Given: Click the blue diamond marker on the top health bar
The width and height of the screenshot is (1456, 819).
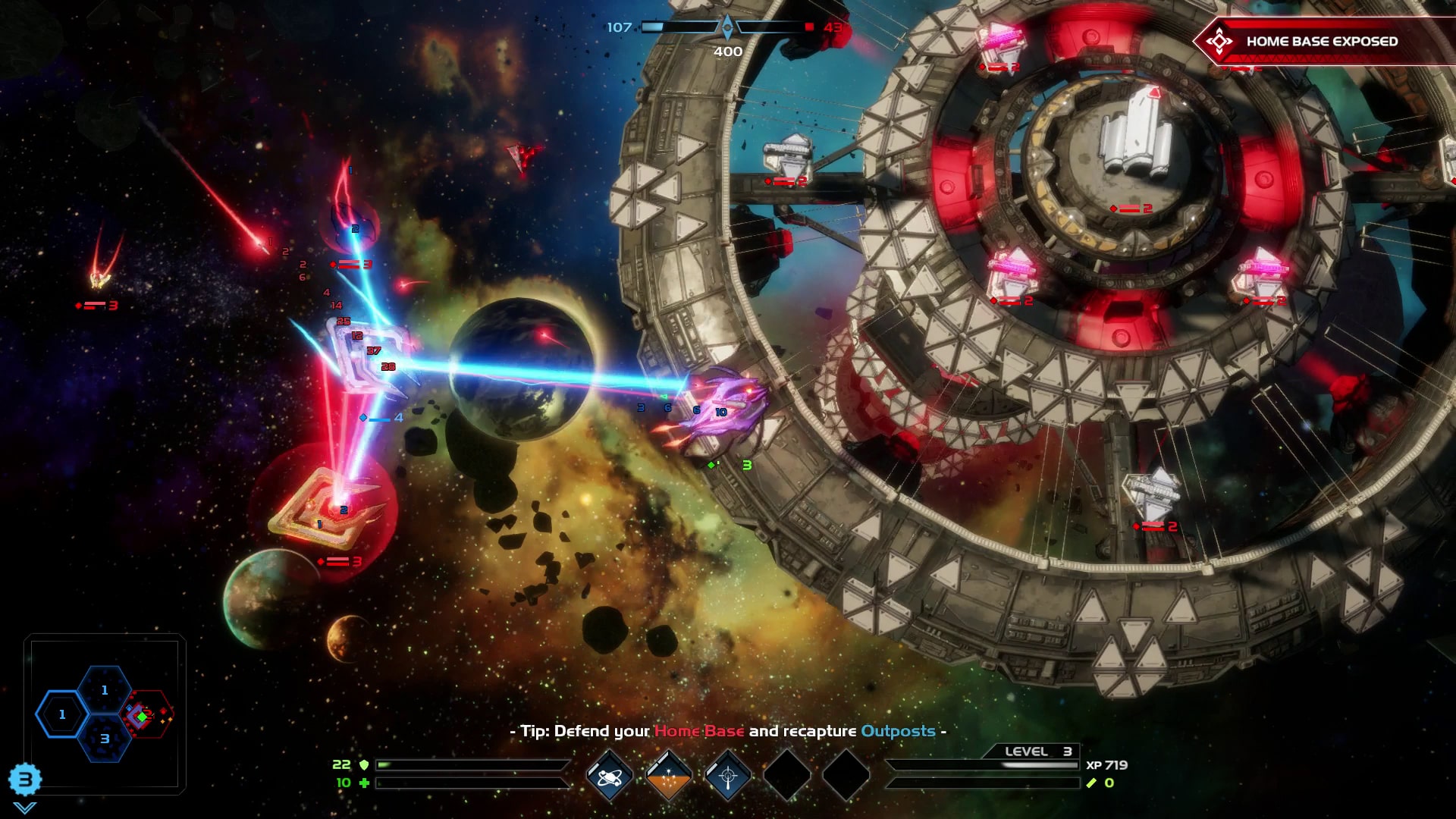Looking at the screenshot, I should click(727, 25).
